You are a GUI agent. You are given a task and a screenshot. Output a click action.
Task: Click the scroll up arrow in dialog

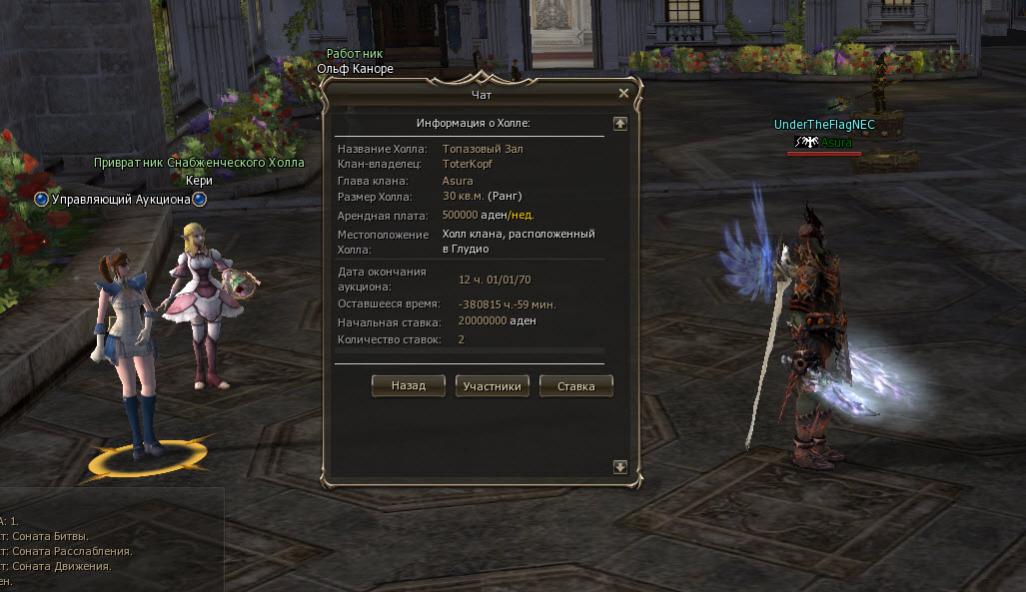click(620, 123)
